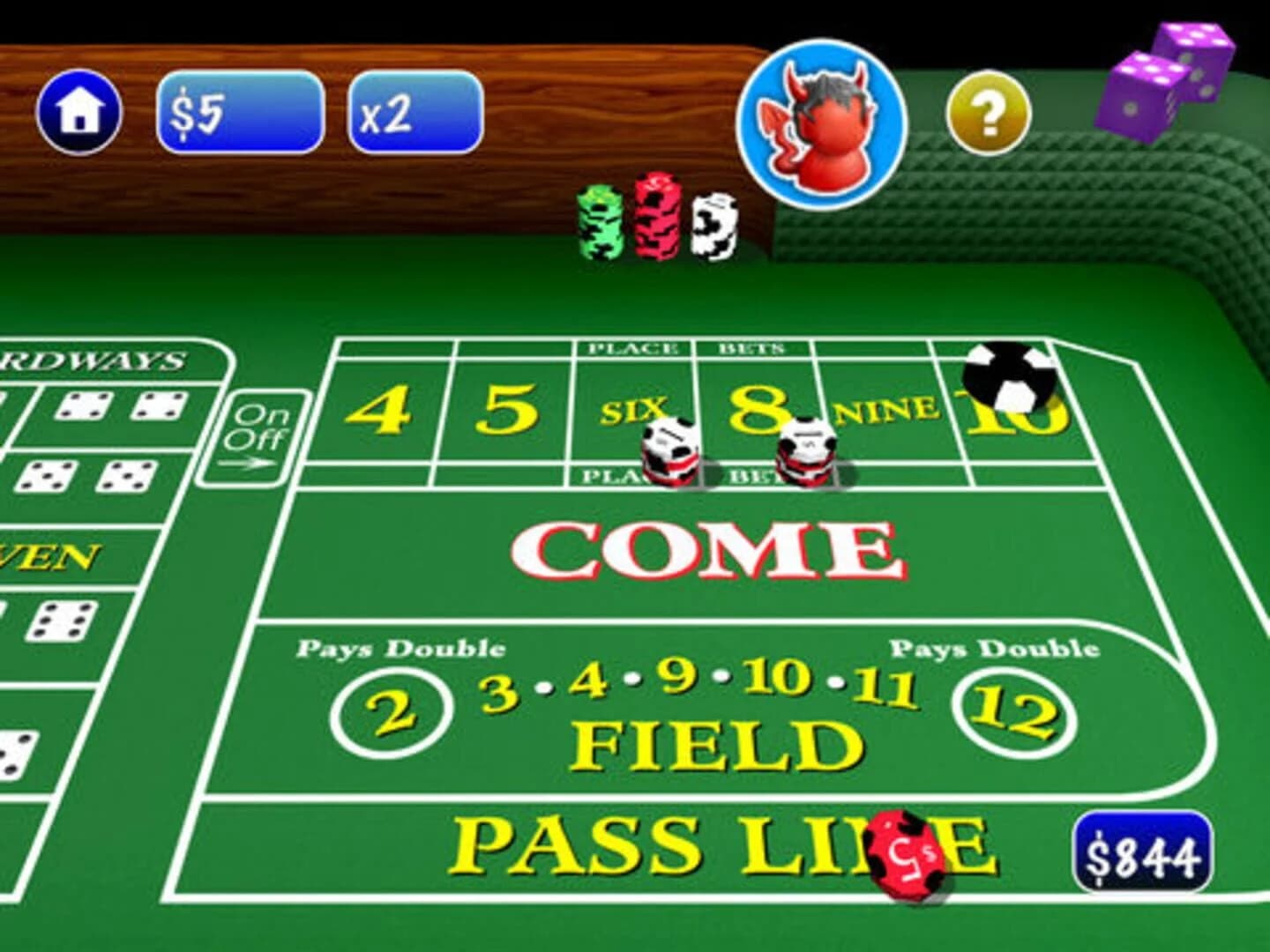Place a bet on PASS LINE
The width and height of the screenshot is (1270, 952).
click(617, 846)
